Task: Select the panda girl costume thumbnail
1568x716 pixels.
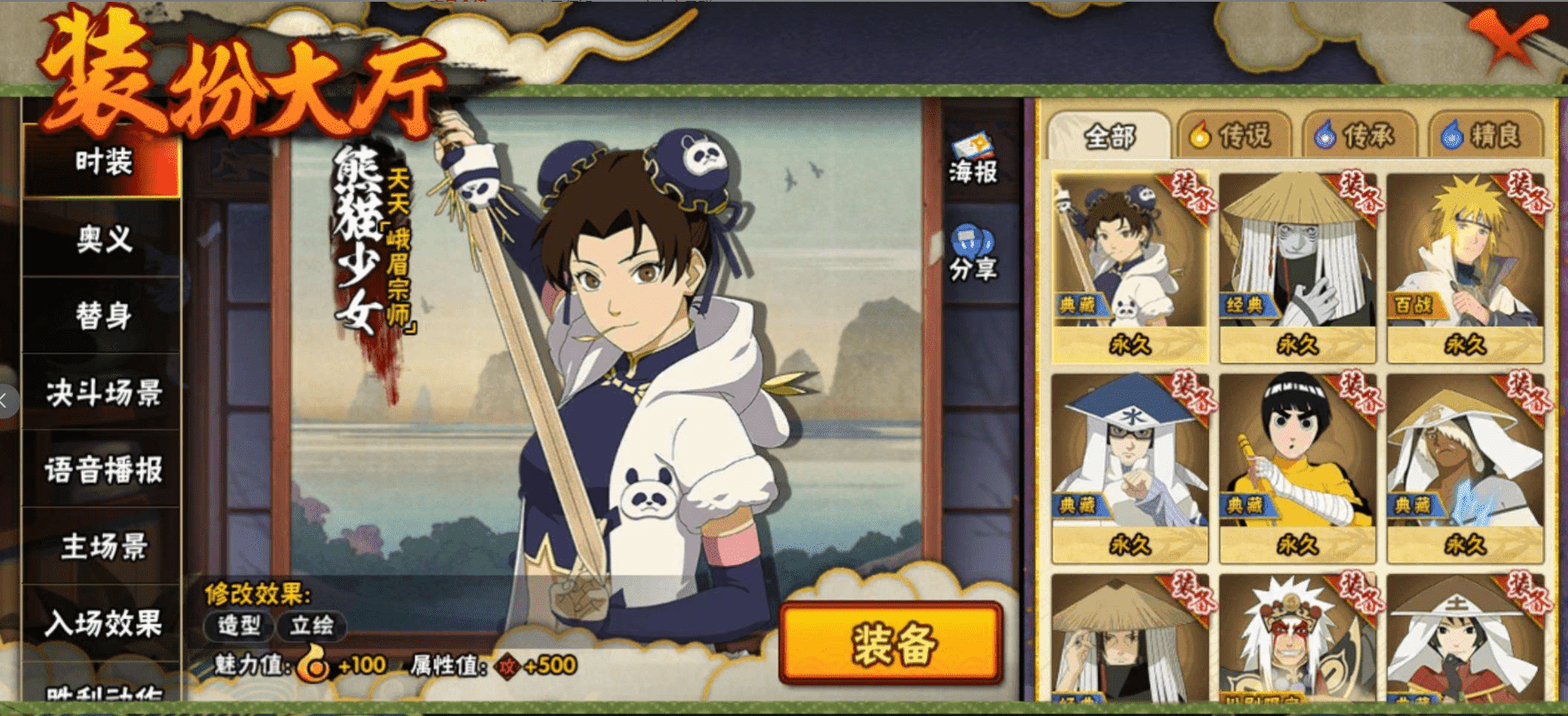Action: pyautogui.click(x=1129, y=267)
